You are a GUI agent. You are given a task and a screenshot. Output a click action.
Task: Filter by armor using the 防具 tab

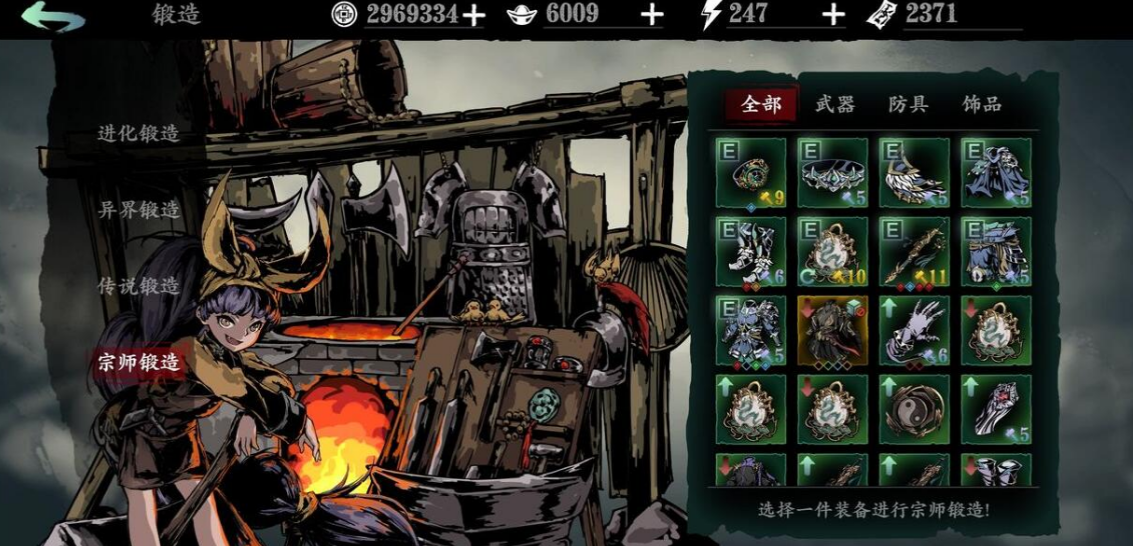[908, 104]
